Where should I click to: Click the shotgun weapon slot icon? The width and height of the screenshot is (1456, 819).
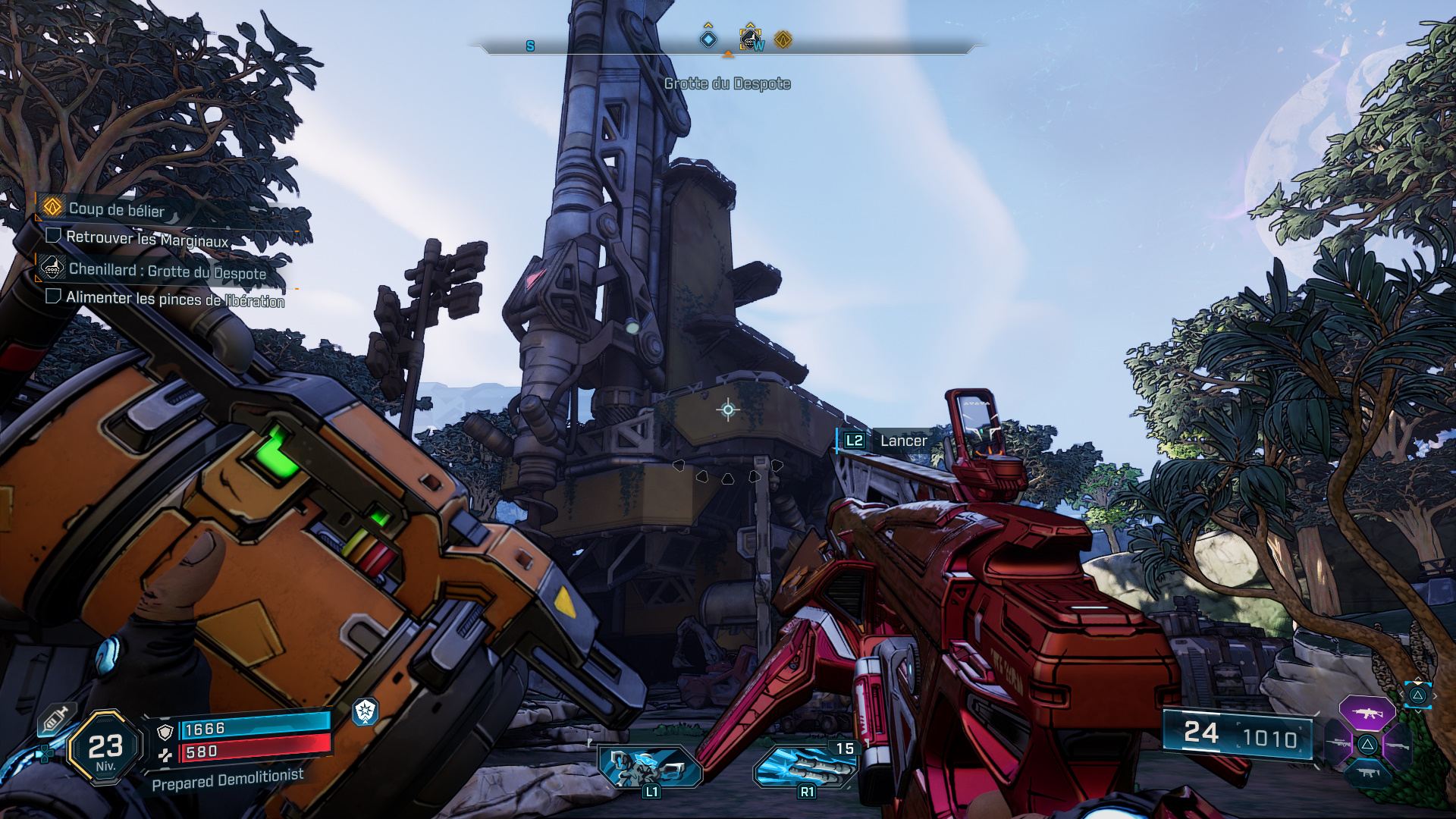coord(1398,745)
